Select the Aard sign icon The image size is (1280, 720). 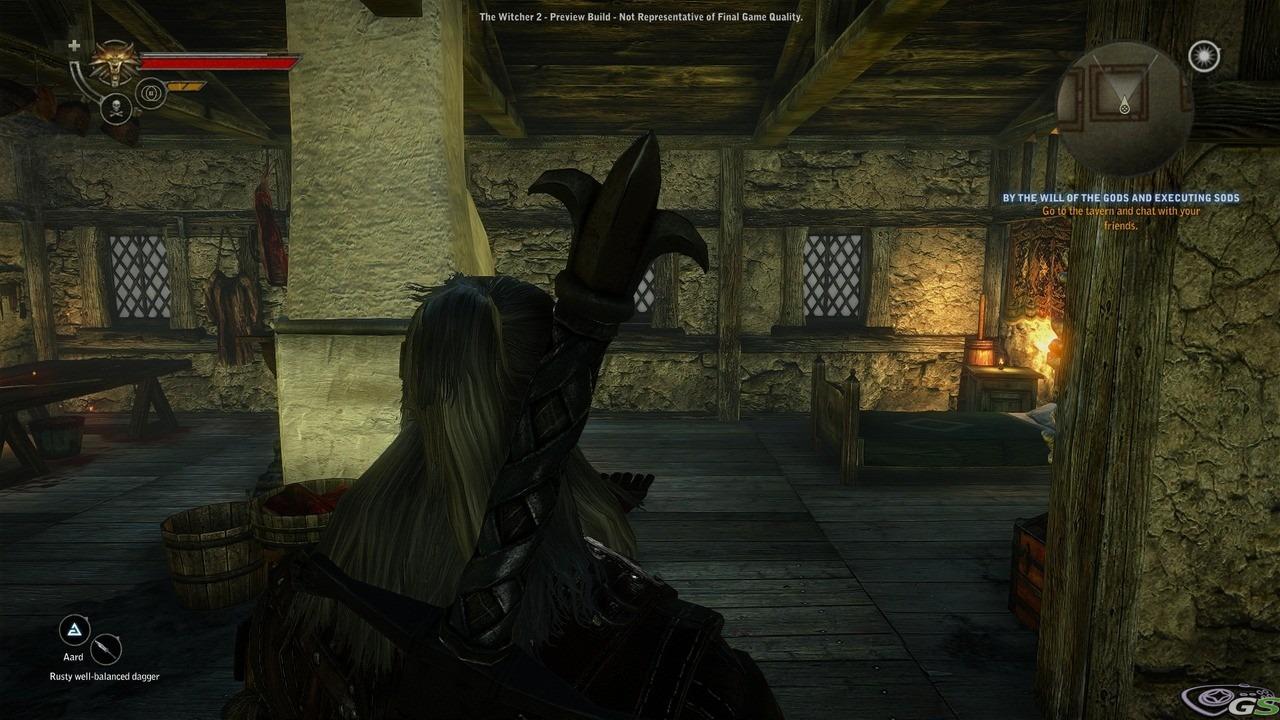click(x=73, y=630)
